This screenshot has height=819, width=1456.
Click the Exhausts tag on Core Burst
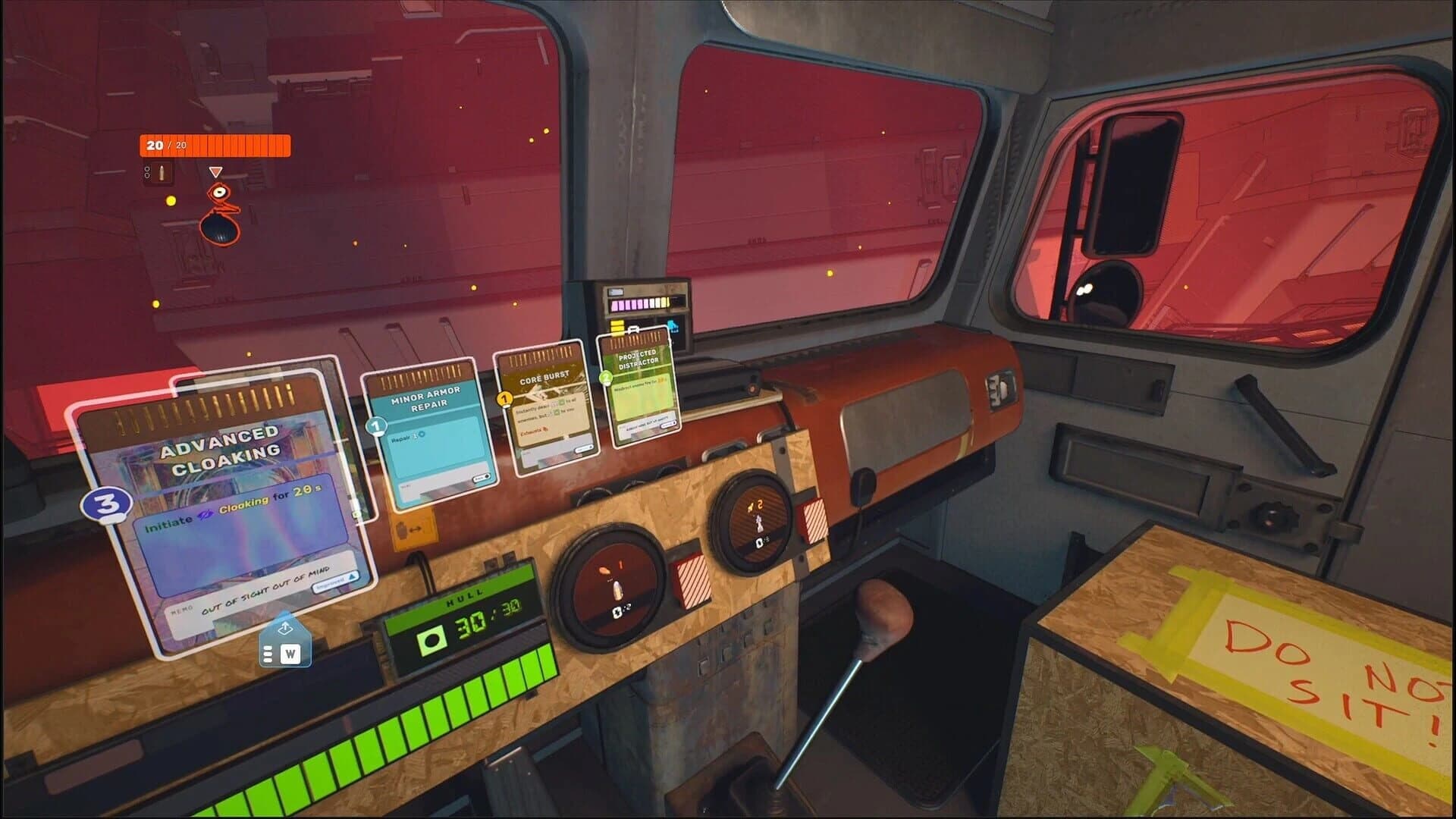(x=534, y=428)
